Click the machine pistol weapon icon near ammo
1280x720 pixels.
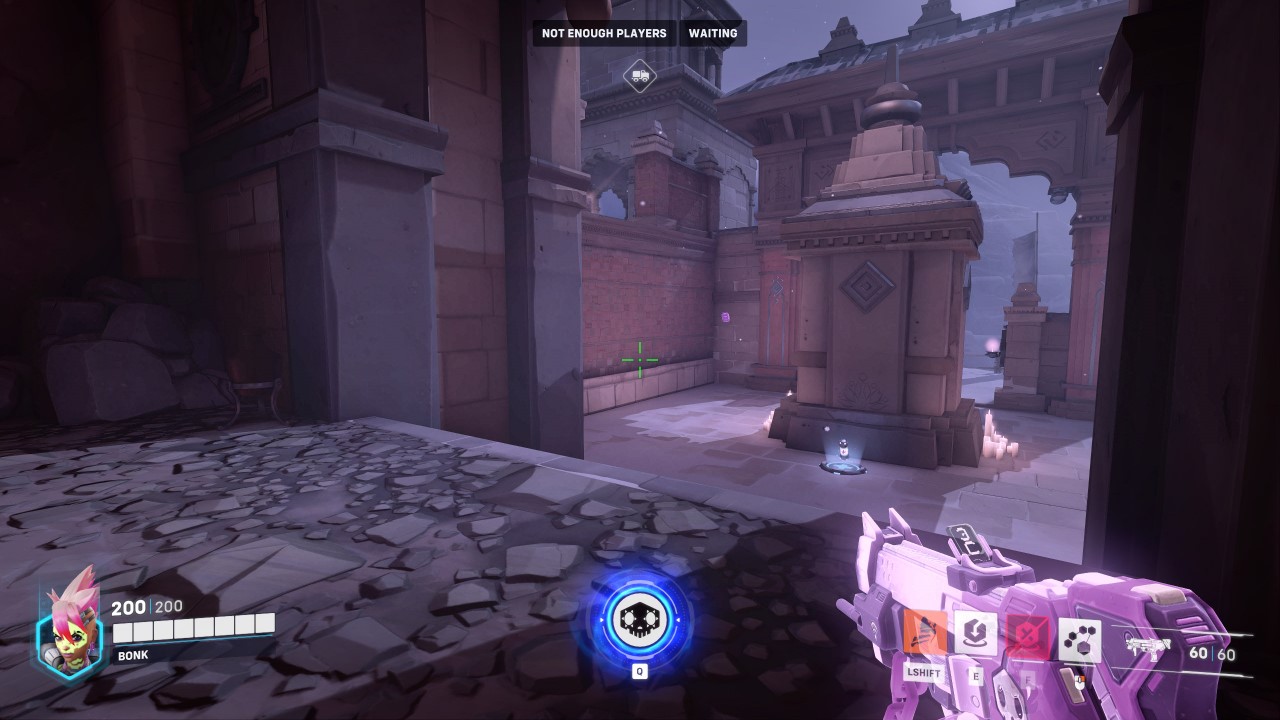pos(1146,646)
